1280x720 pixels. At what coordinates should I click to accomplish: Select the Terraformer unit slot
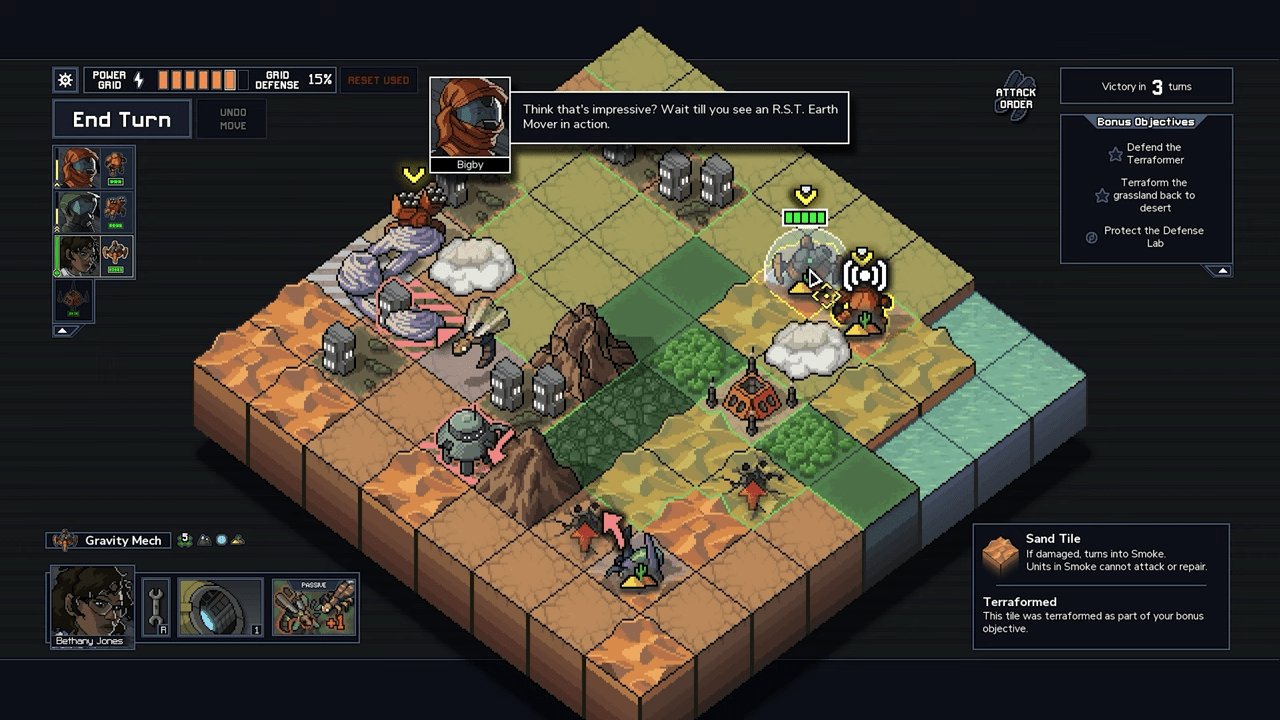point(73,300)
